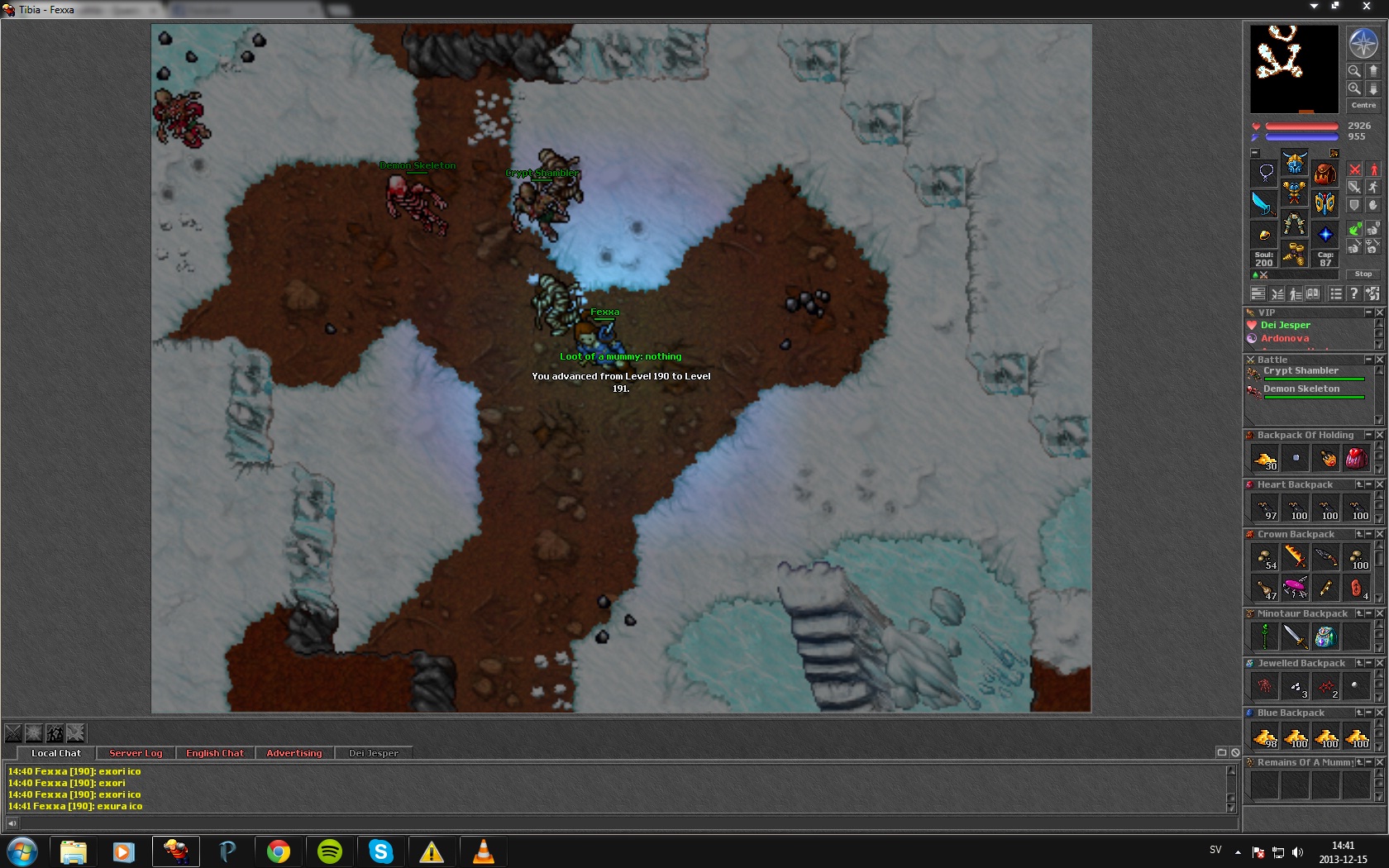Click the Centre button beside the minimap
This screenshot has width=1389, height=868.
pyautogui.click(x=1363, y=105)
